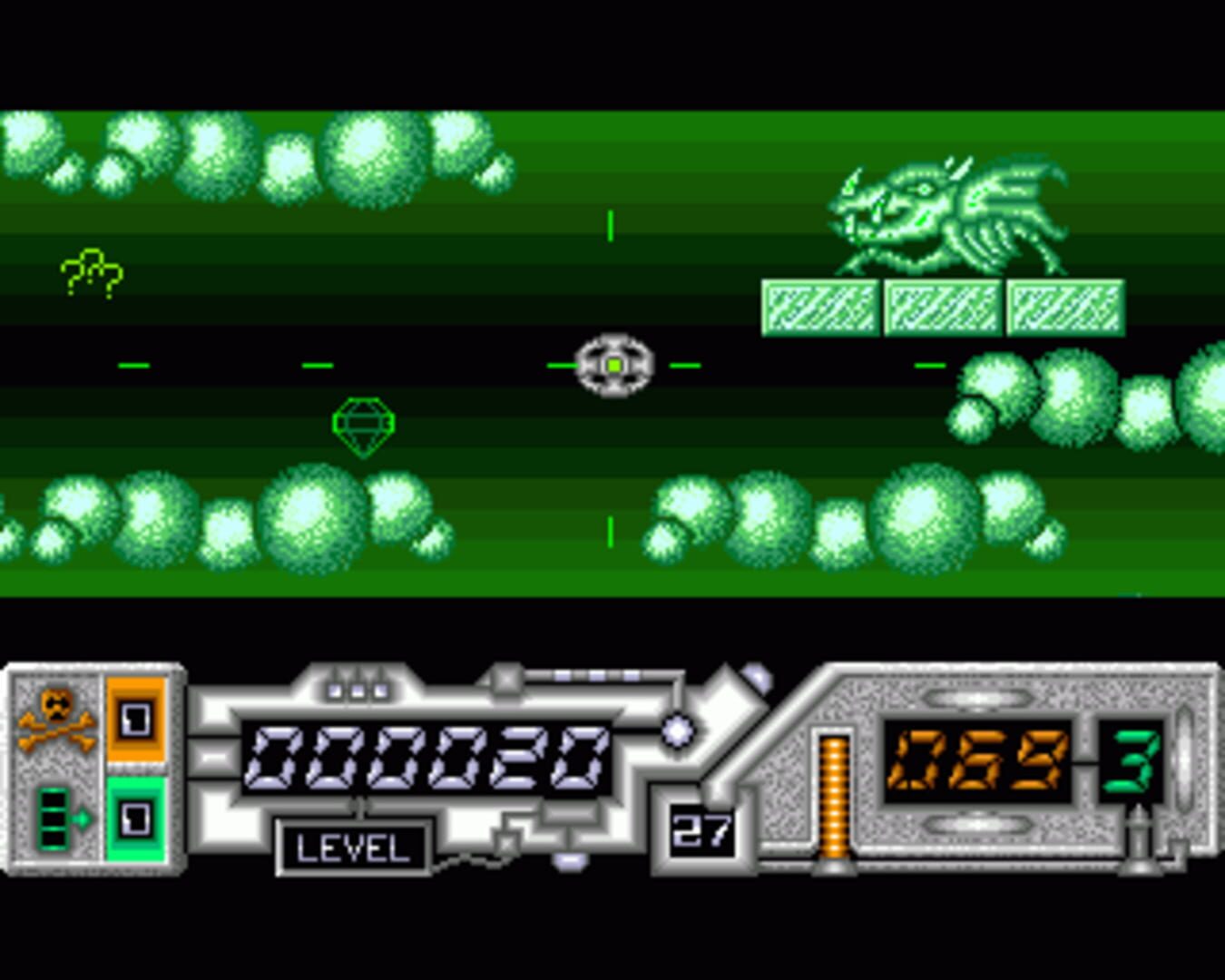Toggle the orange counter panel showing 1
This screenshot has width=1225, height=980.
[136, 721]
